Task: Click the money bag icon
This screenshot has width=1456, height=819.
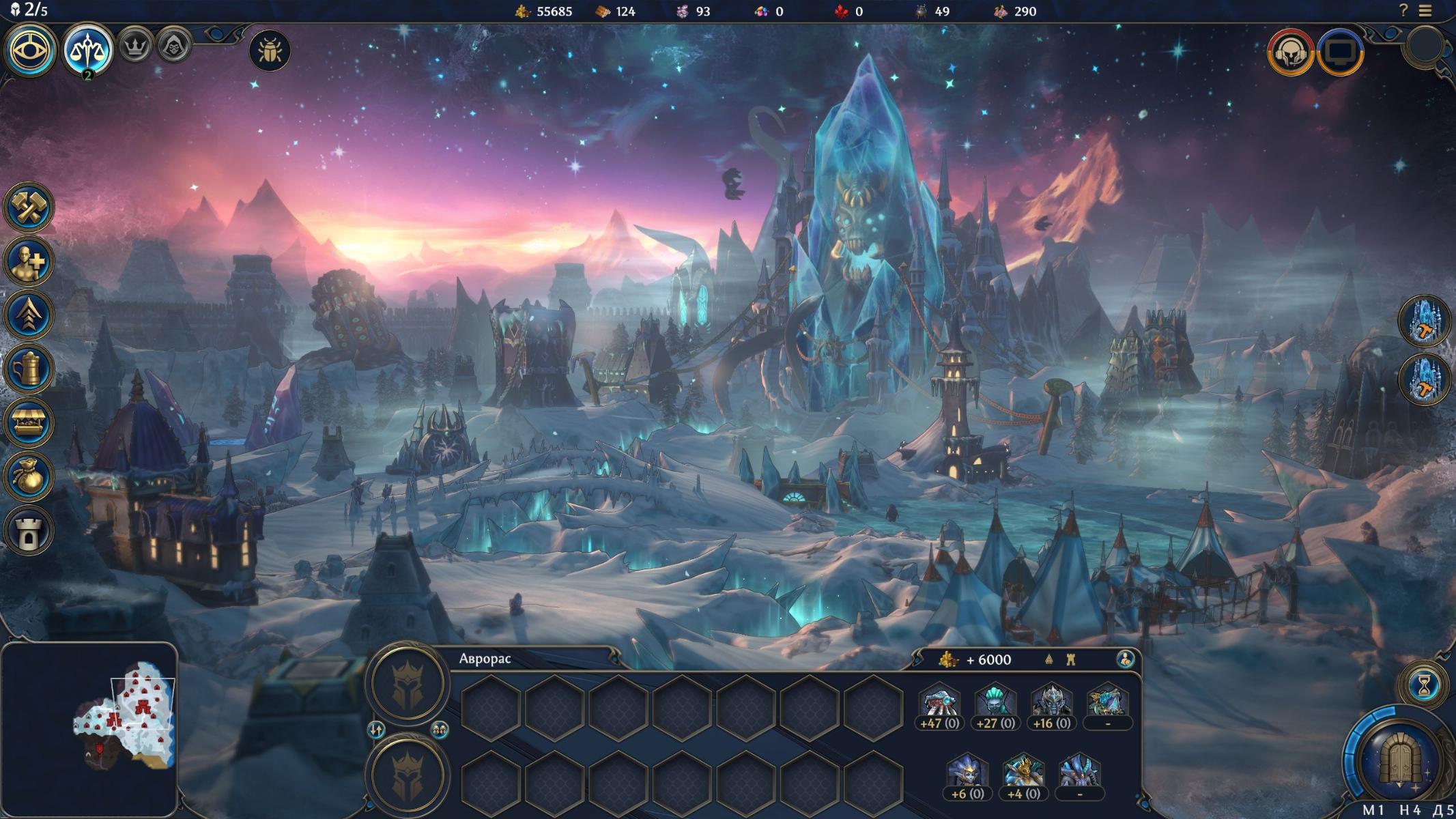Action: pyautogui.click(x=29, y=476)
